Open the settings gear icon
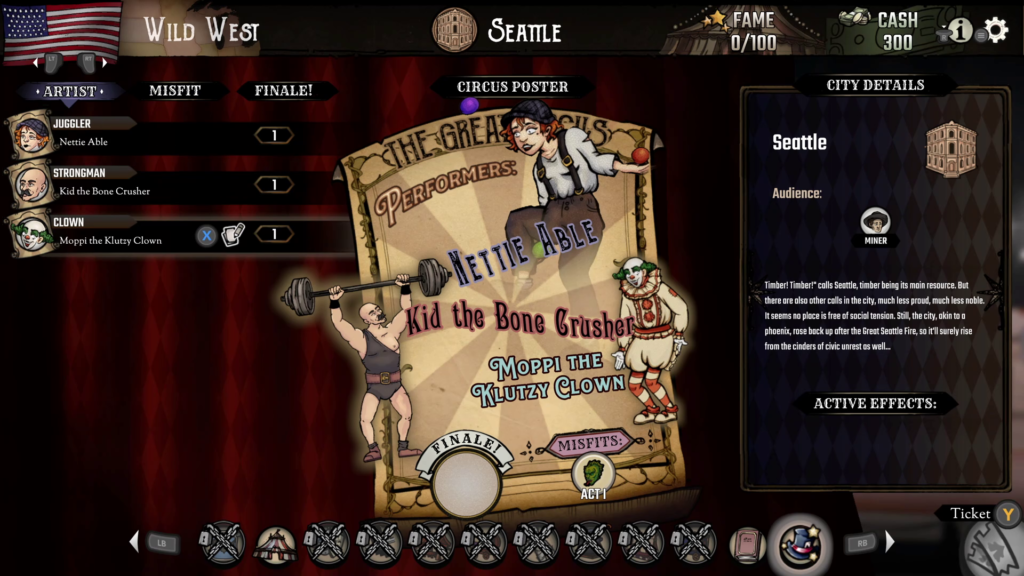This screenshot has width=1024, height=576. pos(996,30)
